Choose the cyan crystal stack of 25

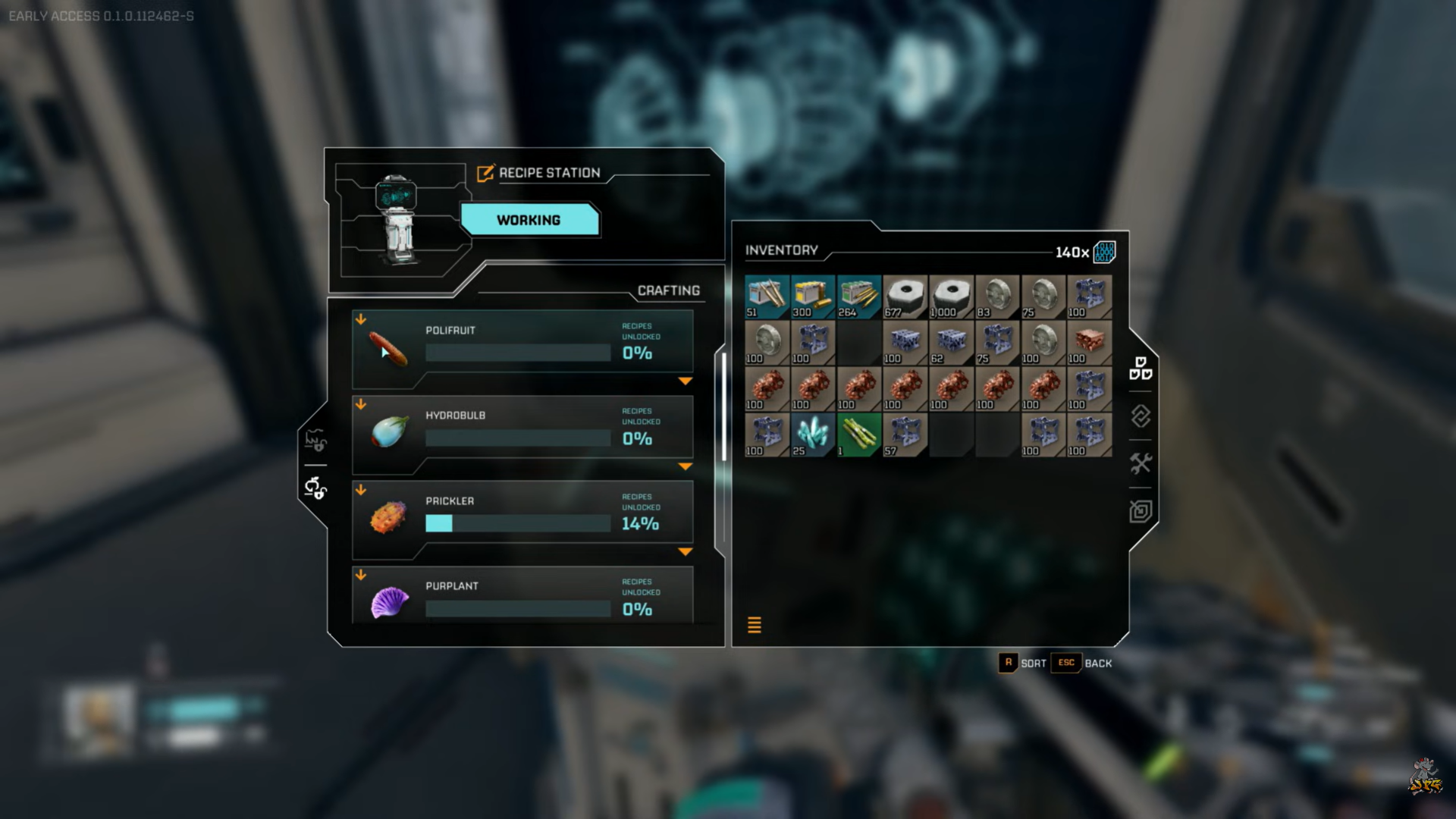pos(813,435)
